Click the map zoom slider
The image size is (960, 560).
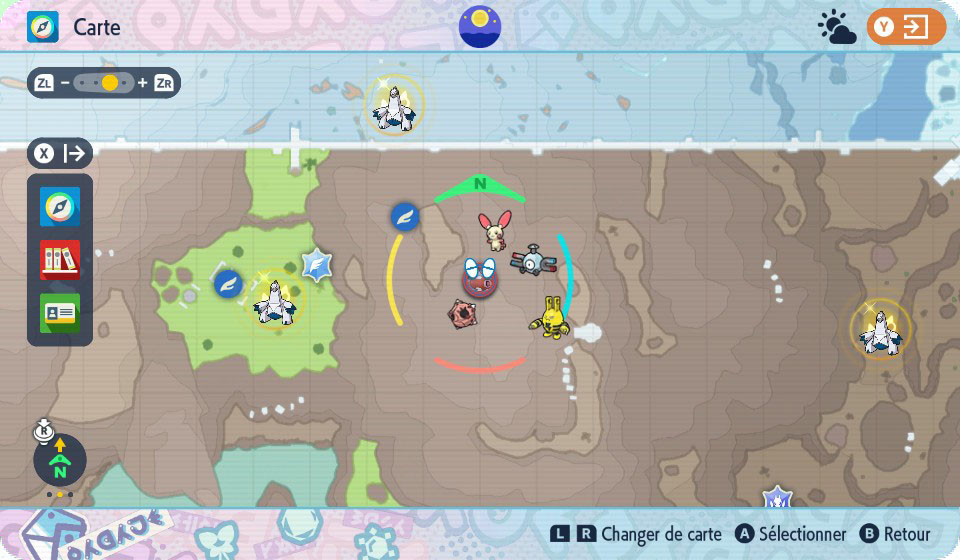click(104, 83)
